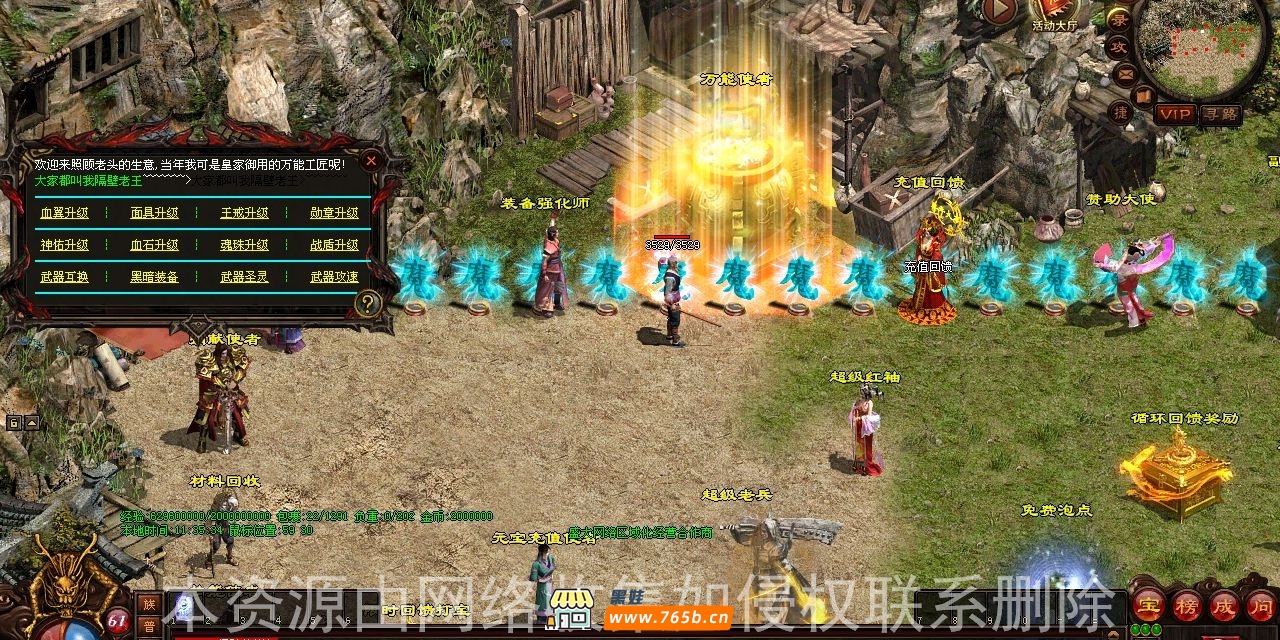Open the 宝 round button
The width and height of the screenshot is (1280, 640).
coord(1146,606)
